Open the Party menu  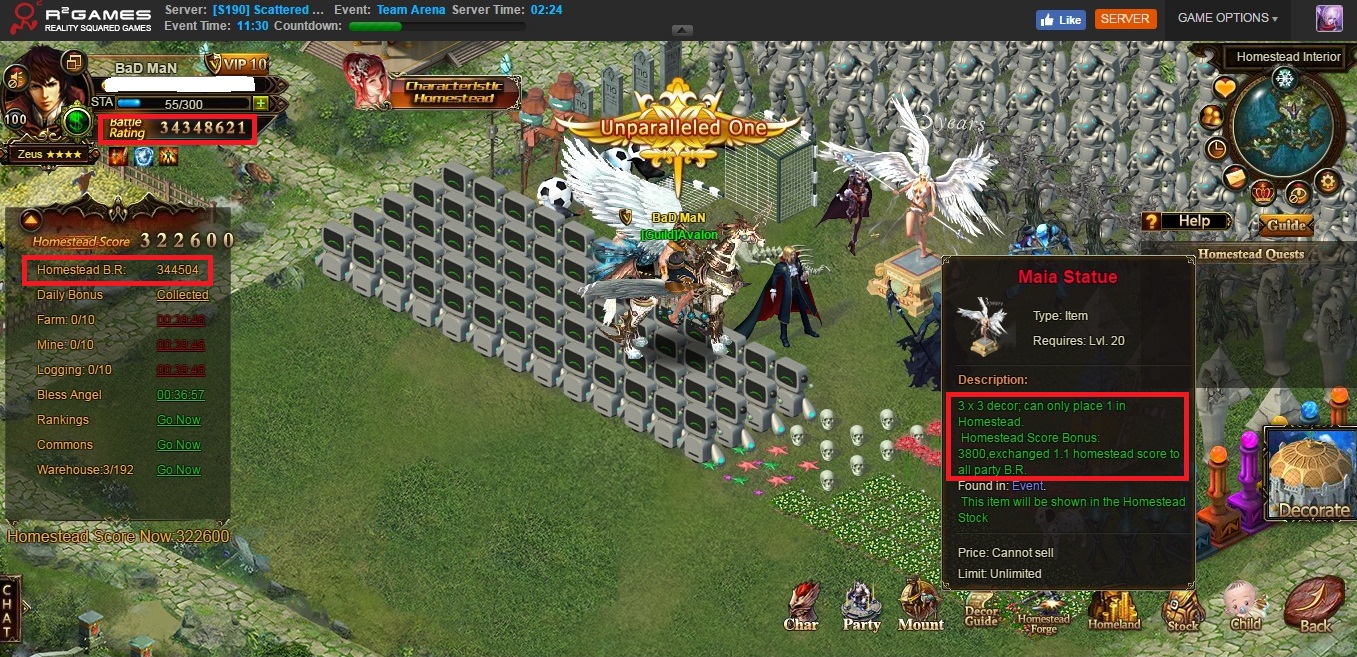[x=861, y=606]
